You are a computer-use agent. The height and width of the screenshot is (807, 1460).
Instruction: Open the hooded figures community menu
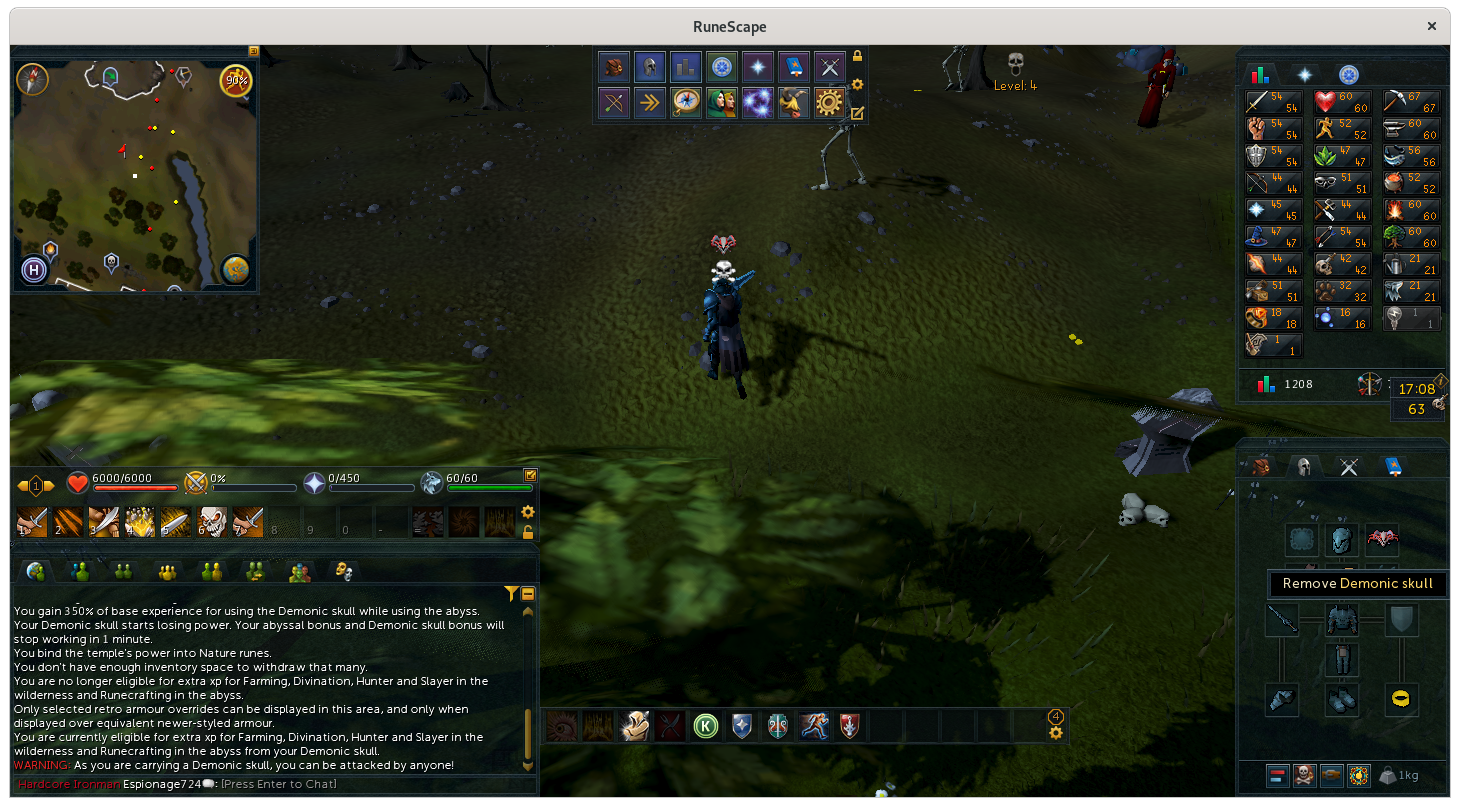pyautogui.click(x=721, y=102)
